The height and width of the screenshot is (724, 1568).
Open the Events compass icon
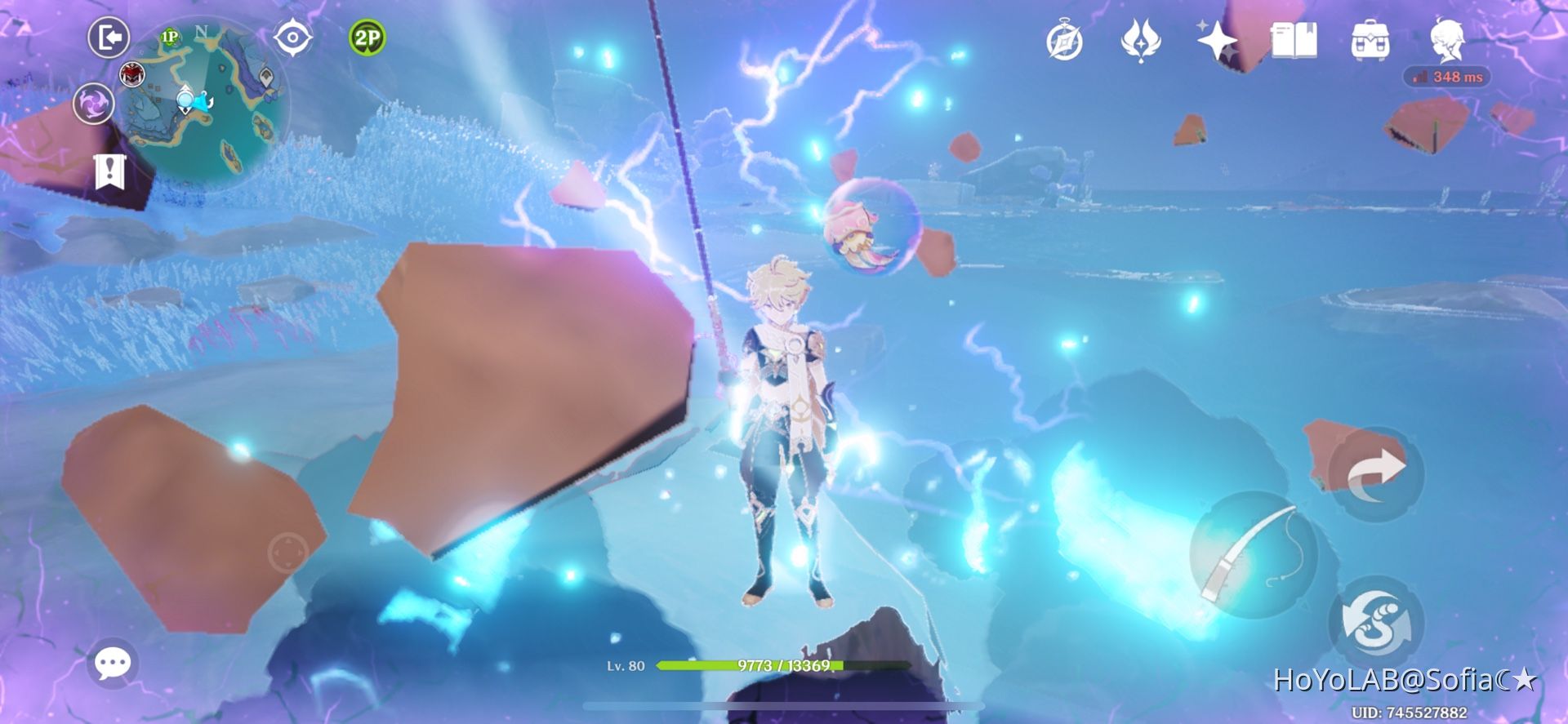click(1064, 41)
